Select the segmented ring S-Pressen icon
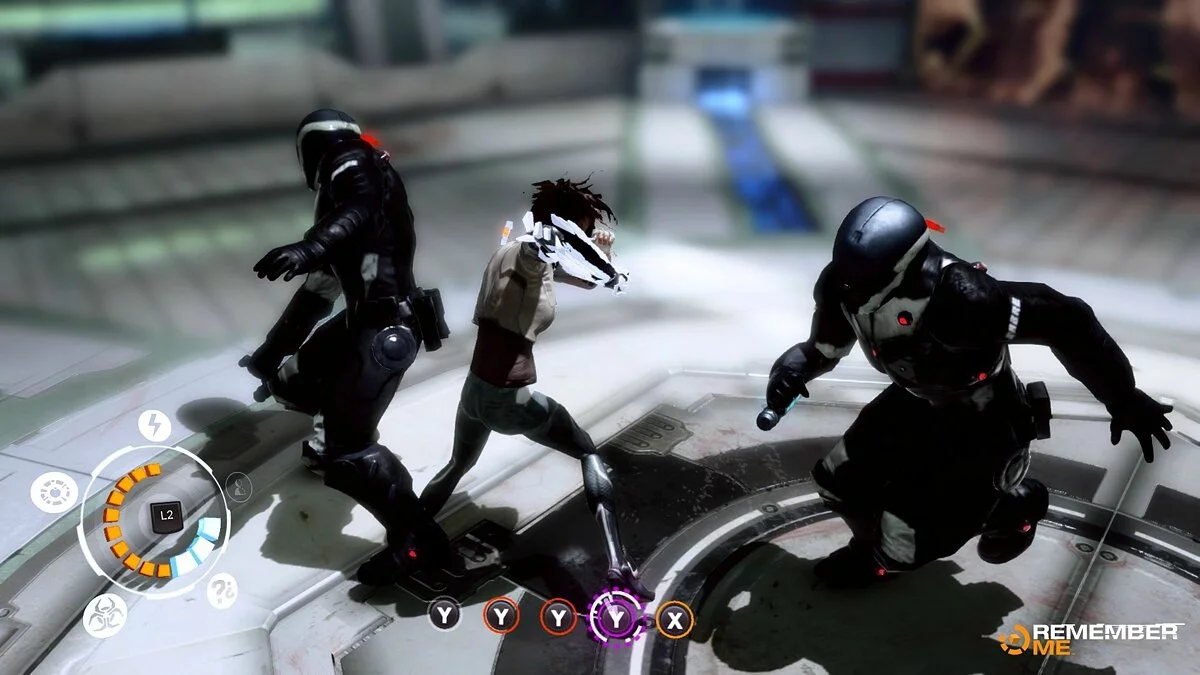The image size is (1200, 675). [x=54, y=492]
